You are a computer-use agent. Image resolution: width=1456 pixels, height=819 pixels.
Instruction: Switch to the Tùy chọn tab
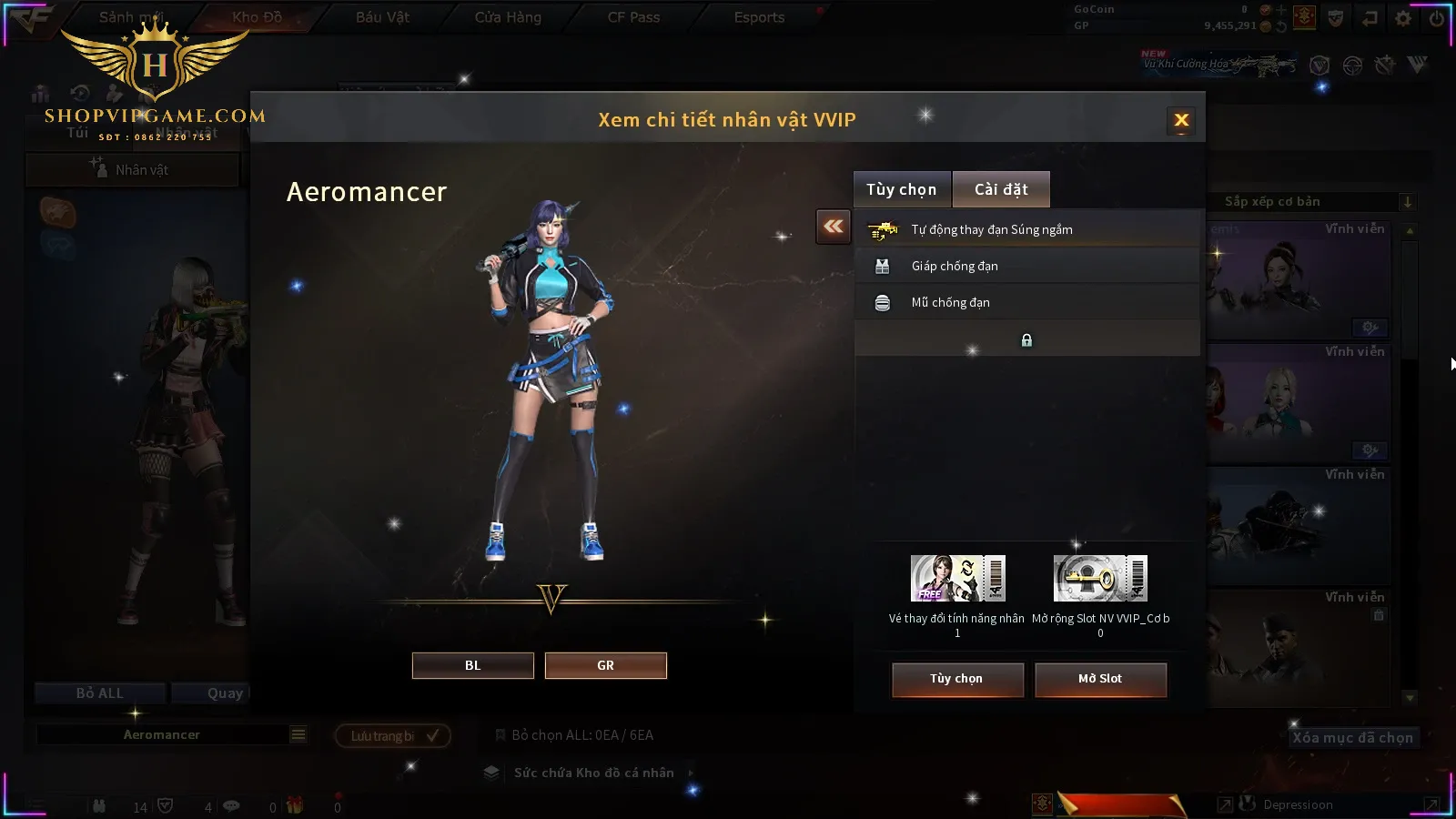pos(901,189)
